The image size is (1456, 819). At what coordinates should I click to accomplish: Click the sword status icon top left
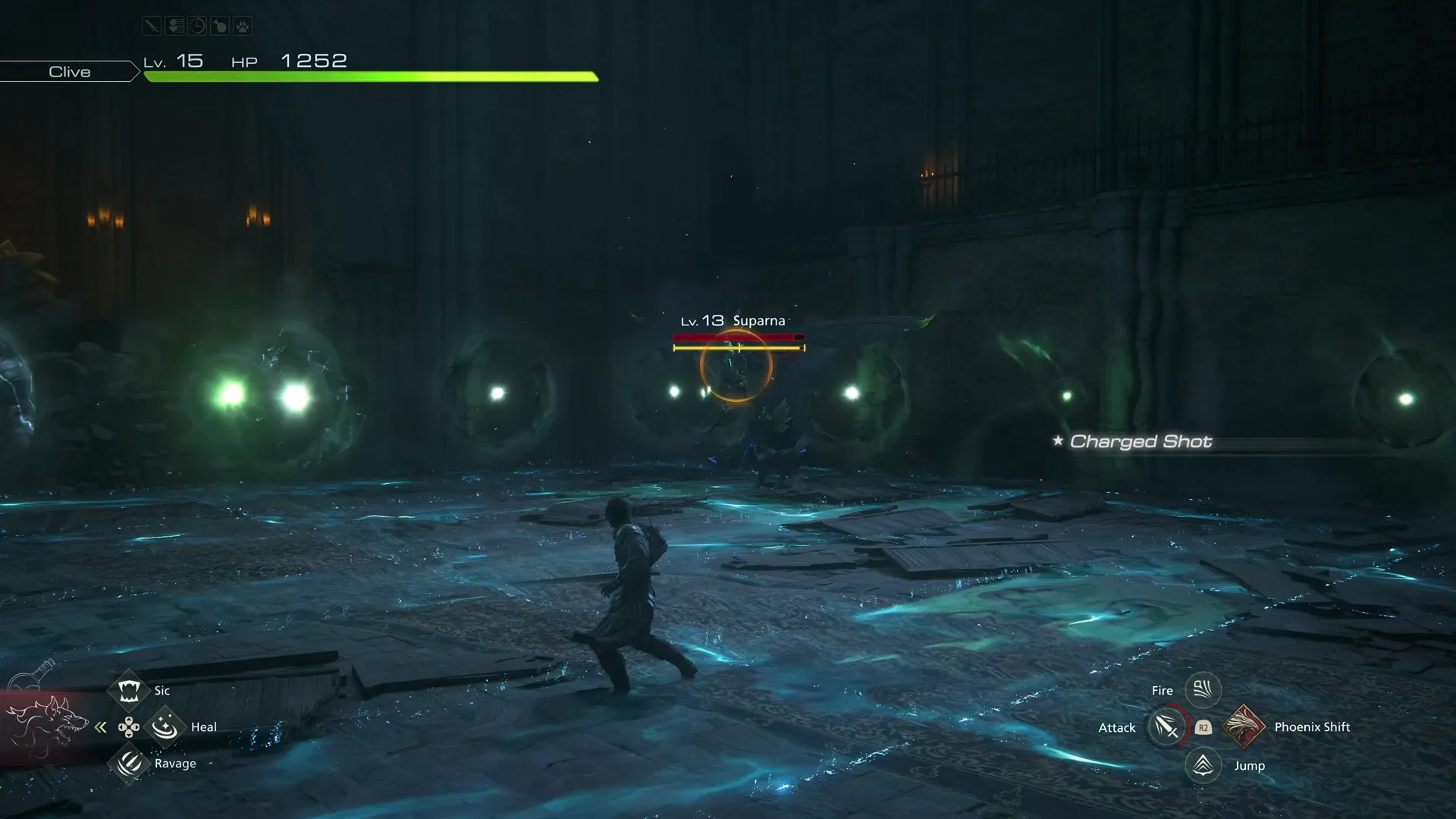pos(151,25)
